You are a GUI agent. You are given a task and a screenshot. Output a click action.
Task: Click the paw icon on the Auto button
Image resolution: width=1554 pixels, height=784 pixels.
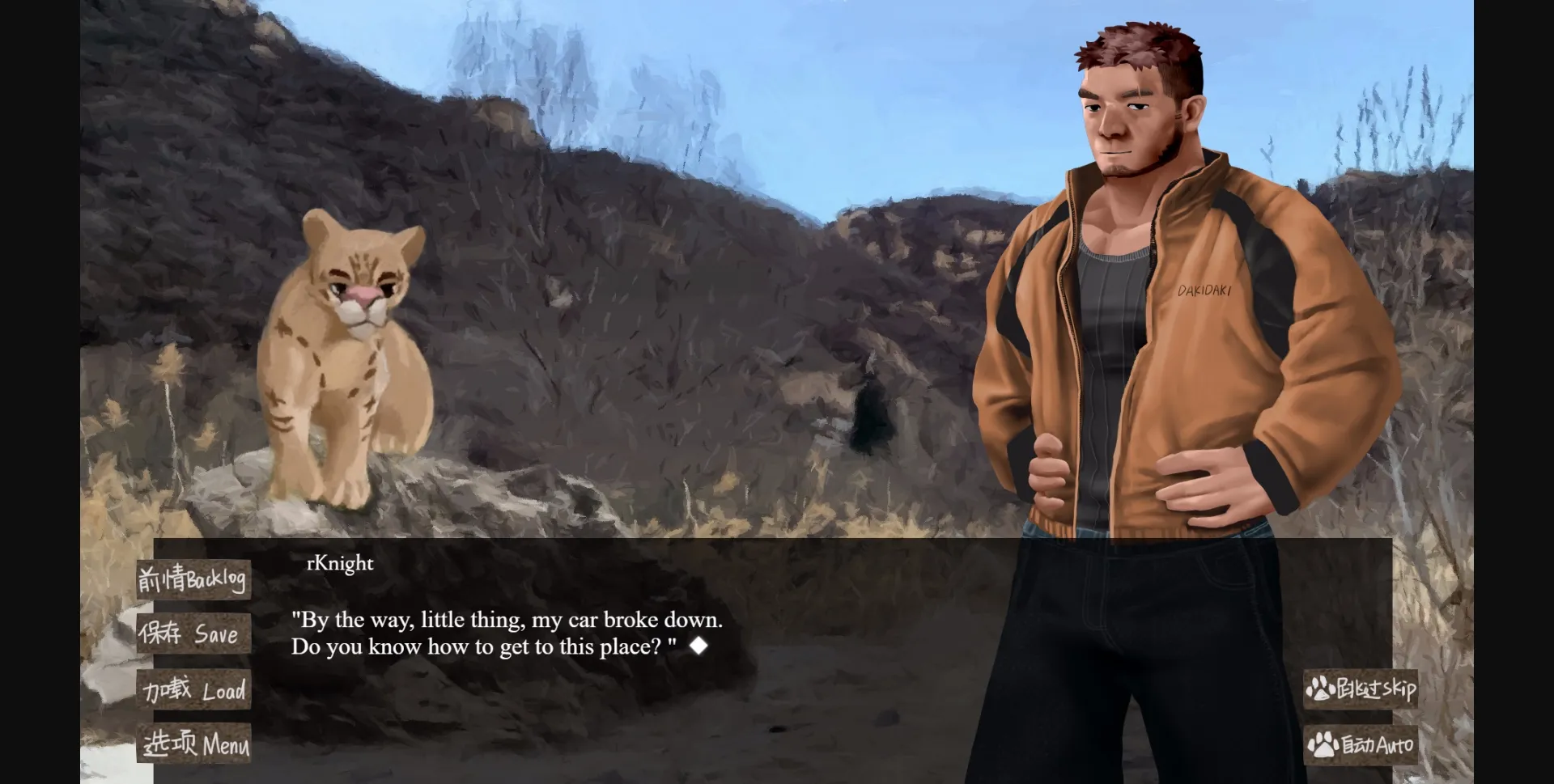coord(1323,744)
